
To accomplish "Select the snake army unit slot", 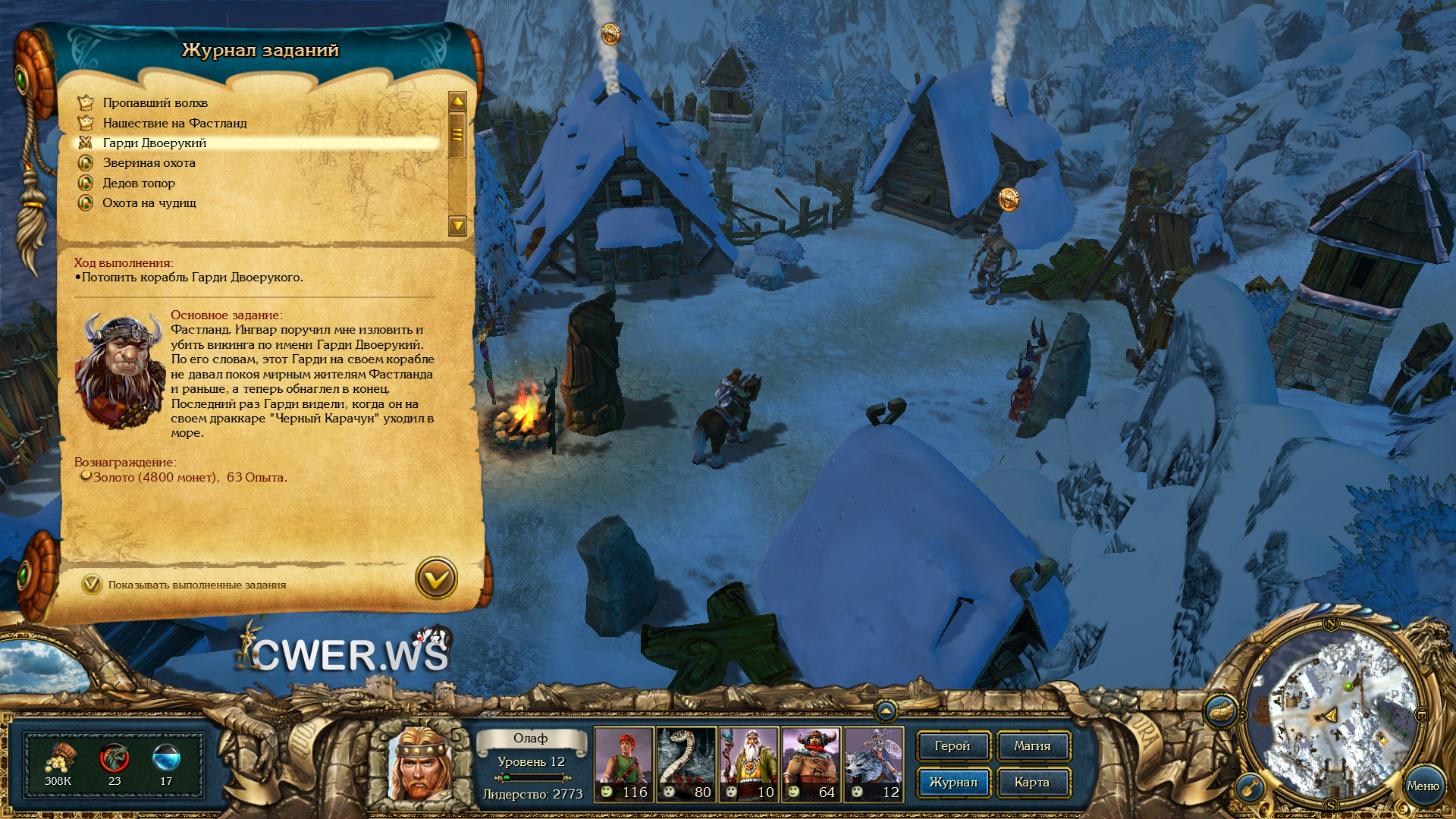I will [686, 764].
